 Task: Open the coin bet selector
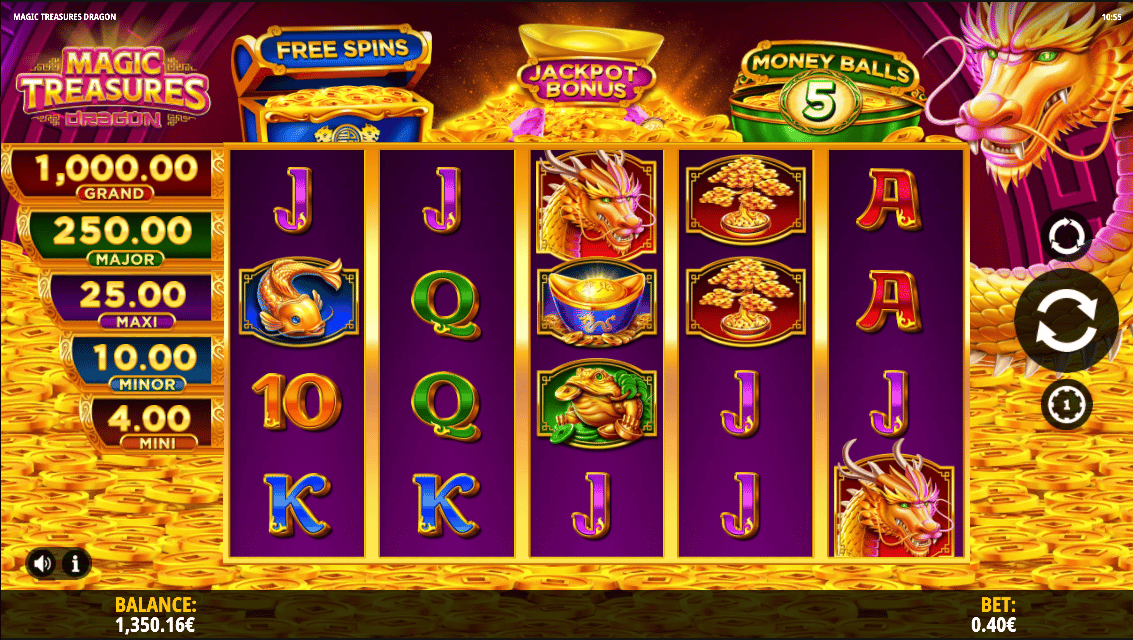(1066, 405)
